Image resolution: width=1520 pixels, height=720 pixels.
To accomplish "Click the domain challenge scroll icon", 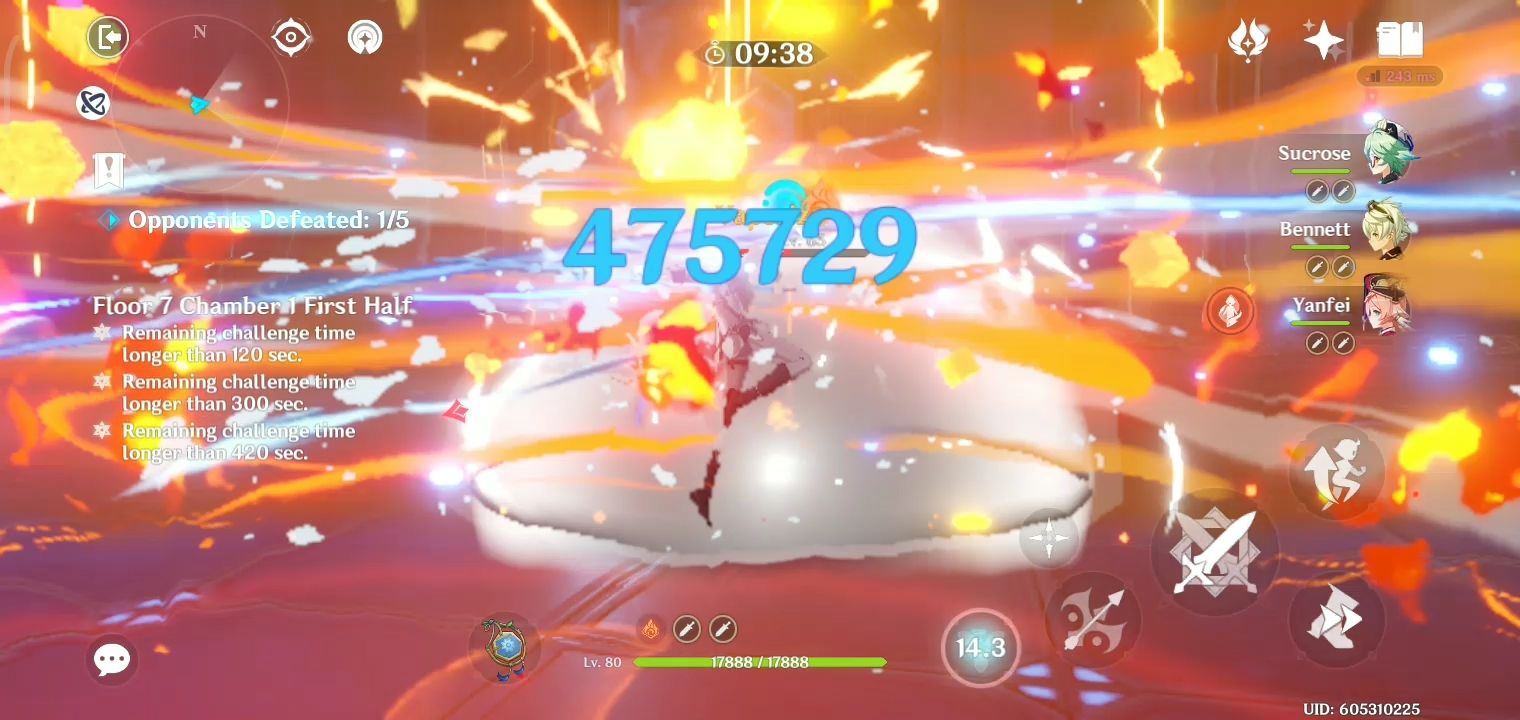I will tap(107, 170).
